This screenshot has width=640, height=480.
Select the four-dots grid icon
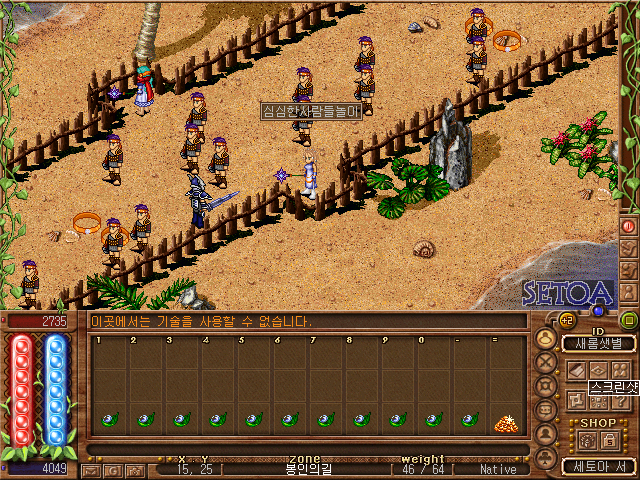pyautogui.click(x=618, y=369)
